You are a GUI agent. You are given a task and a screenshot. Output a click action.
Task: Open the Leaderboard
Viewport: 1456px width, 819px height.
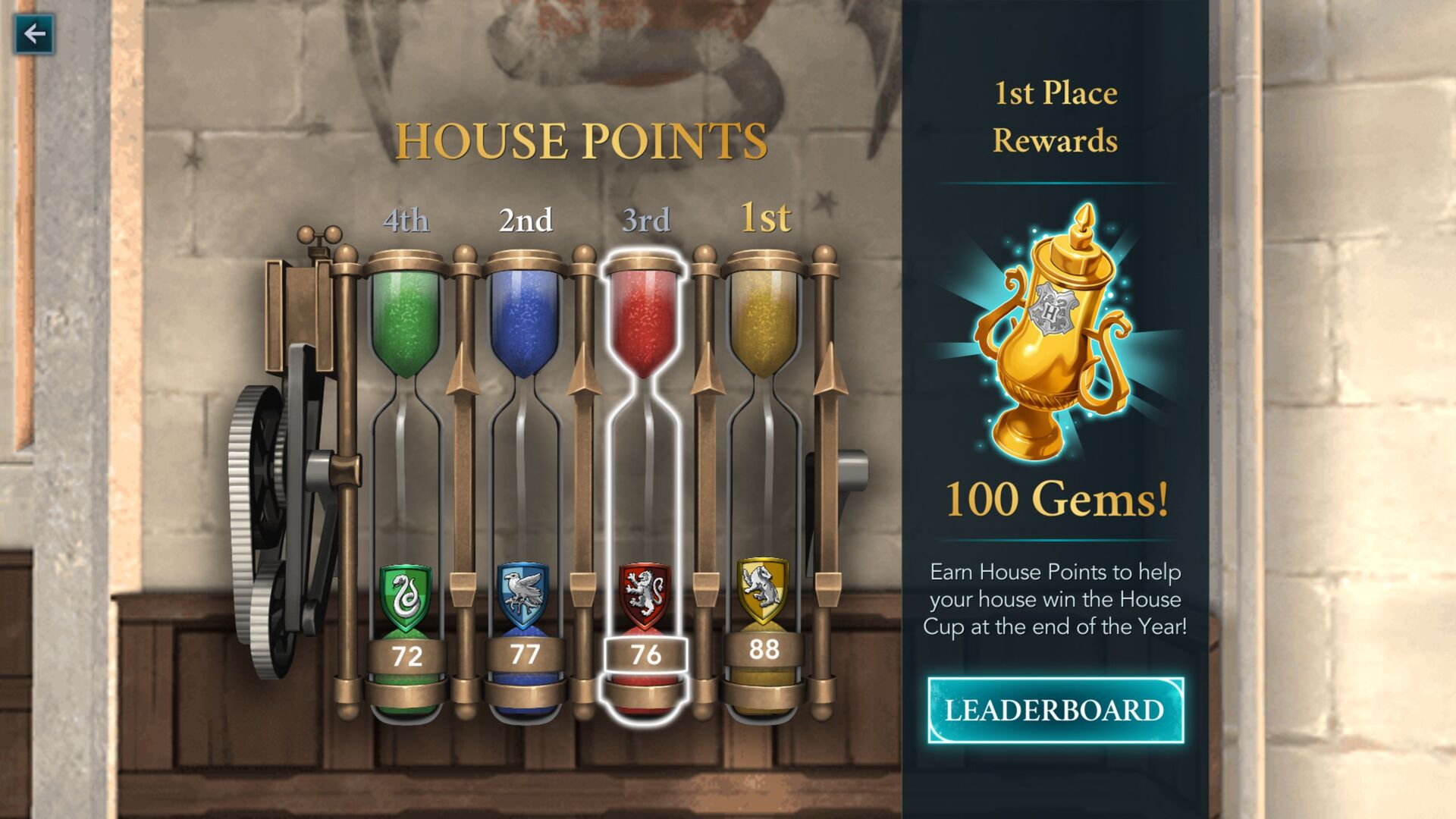[1057, 711]
